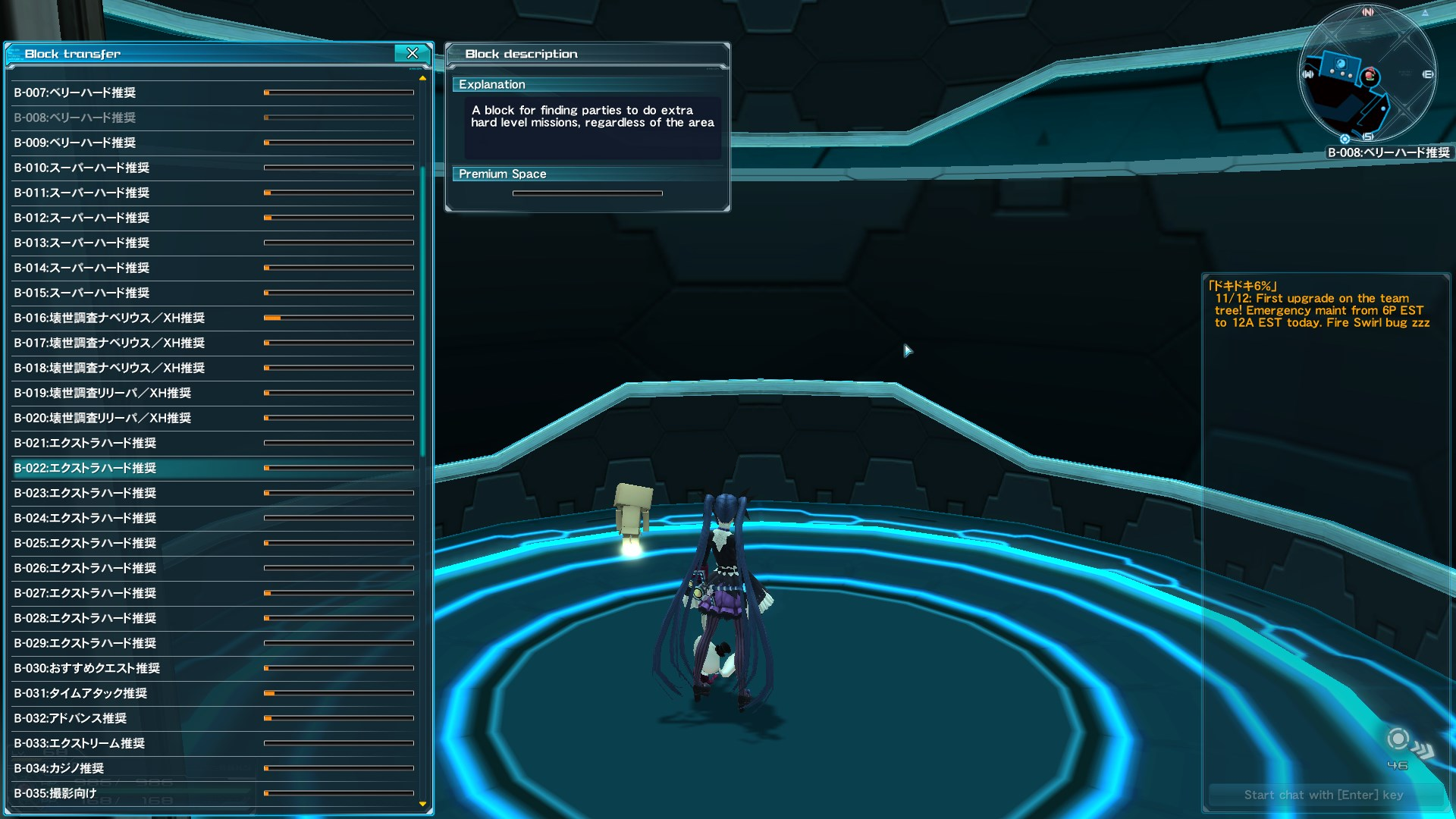Click the E compass marker on the minimap
1456x819 pixels.
tap(1428, 74)
